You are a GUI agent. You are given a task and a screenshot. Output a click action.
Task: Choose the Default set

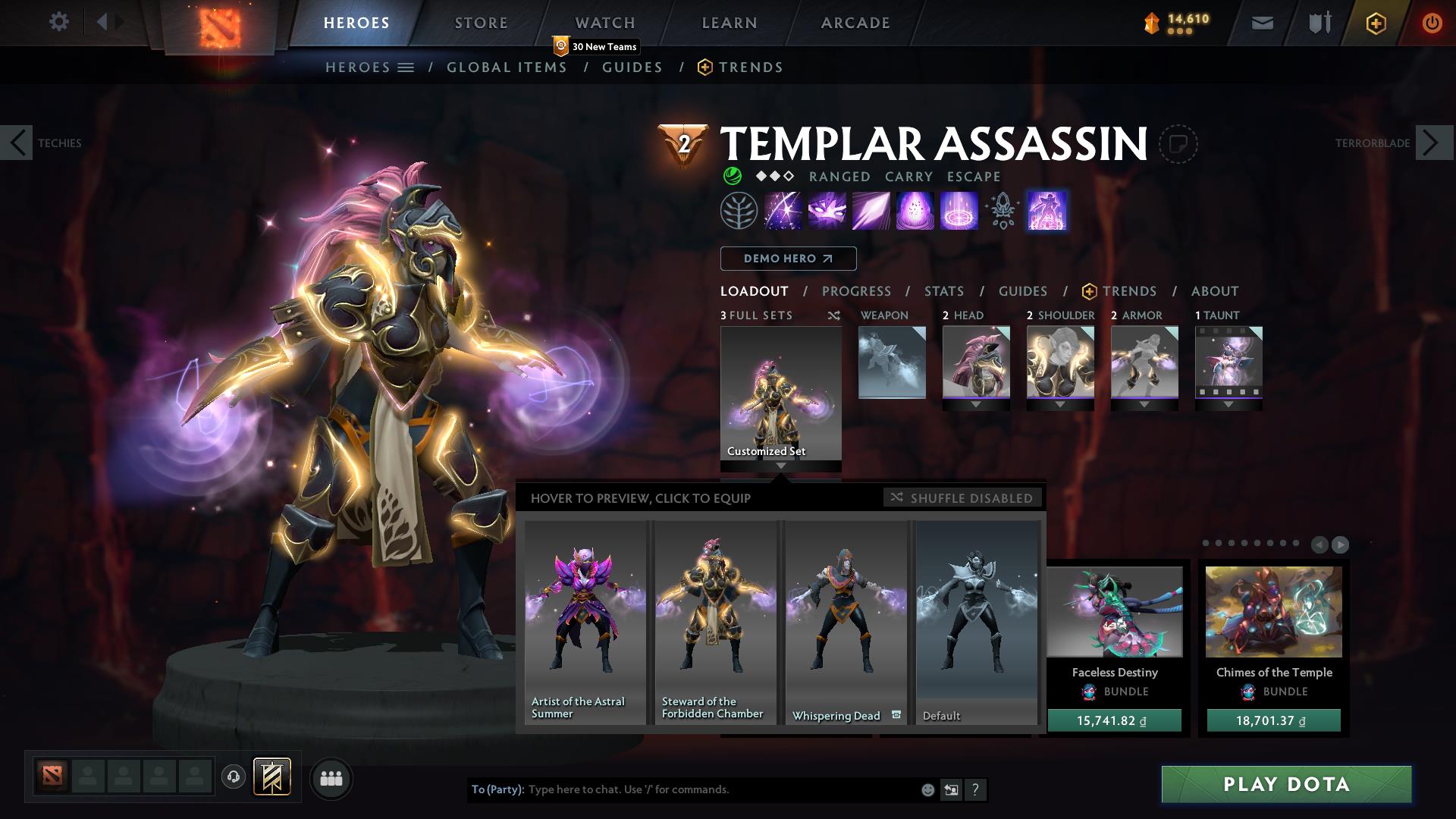click(976, 622)
